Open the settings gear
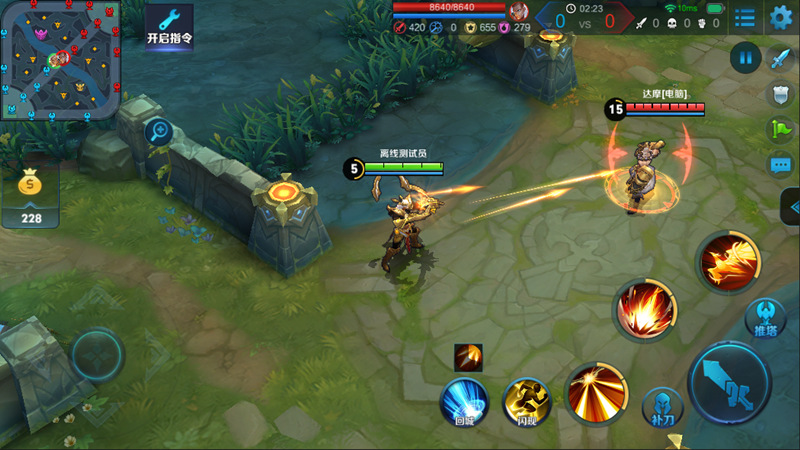Image resolution: width=800 pixels, height=450 pixels. point(781,17)
